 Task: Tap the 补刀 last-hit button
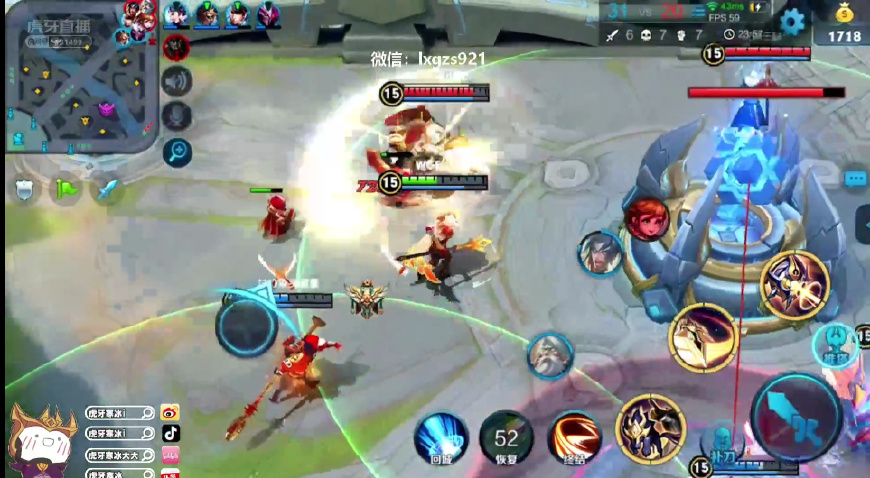coord(720,444)
